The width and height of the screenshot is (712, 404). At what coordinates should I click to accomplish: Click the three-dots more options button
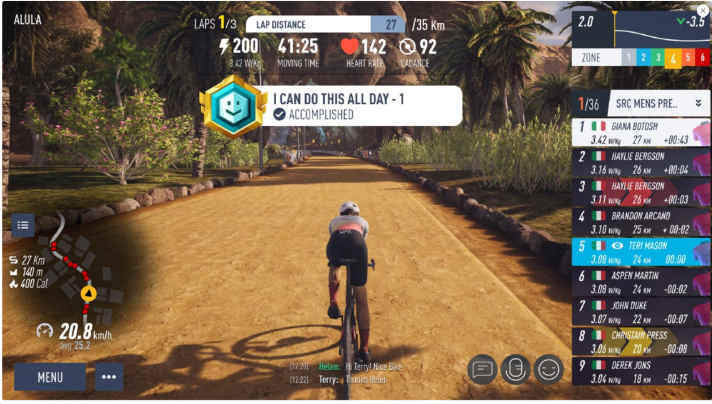tap(109, 377)
